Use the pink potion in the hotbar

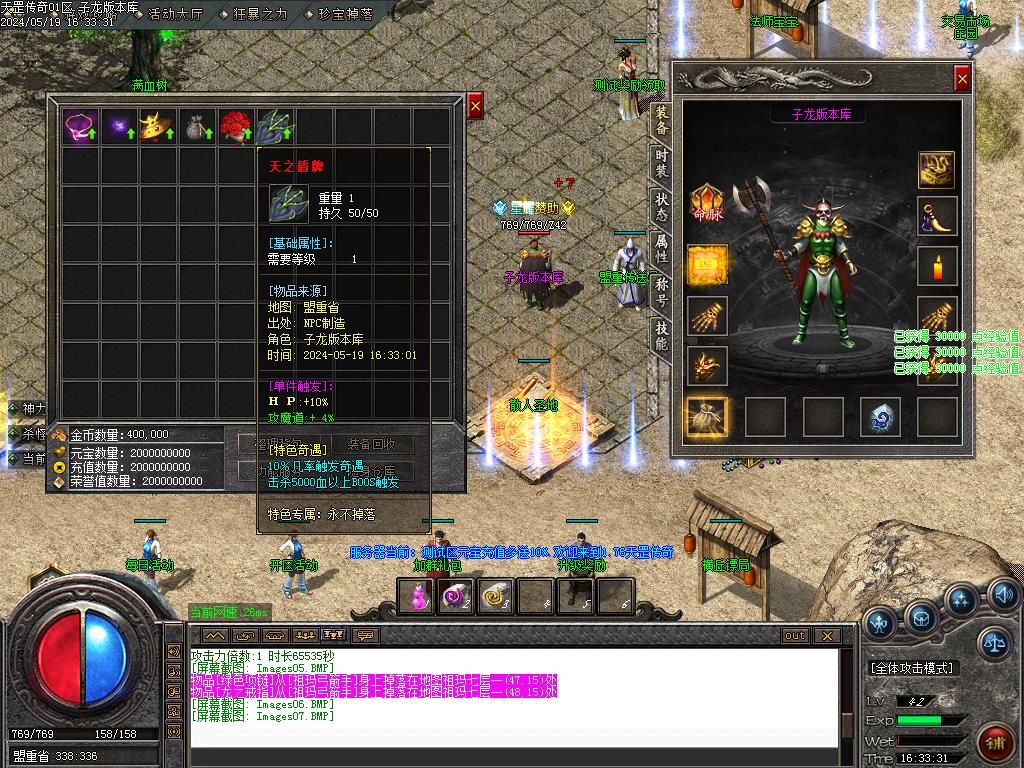[x=417, y=596]
